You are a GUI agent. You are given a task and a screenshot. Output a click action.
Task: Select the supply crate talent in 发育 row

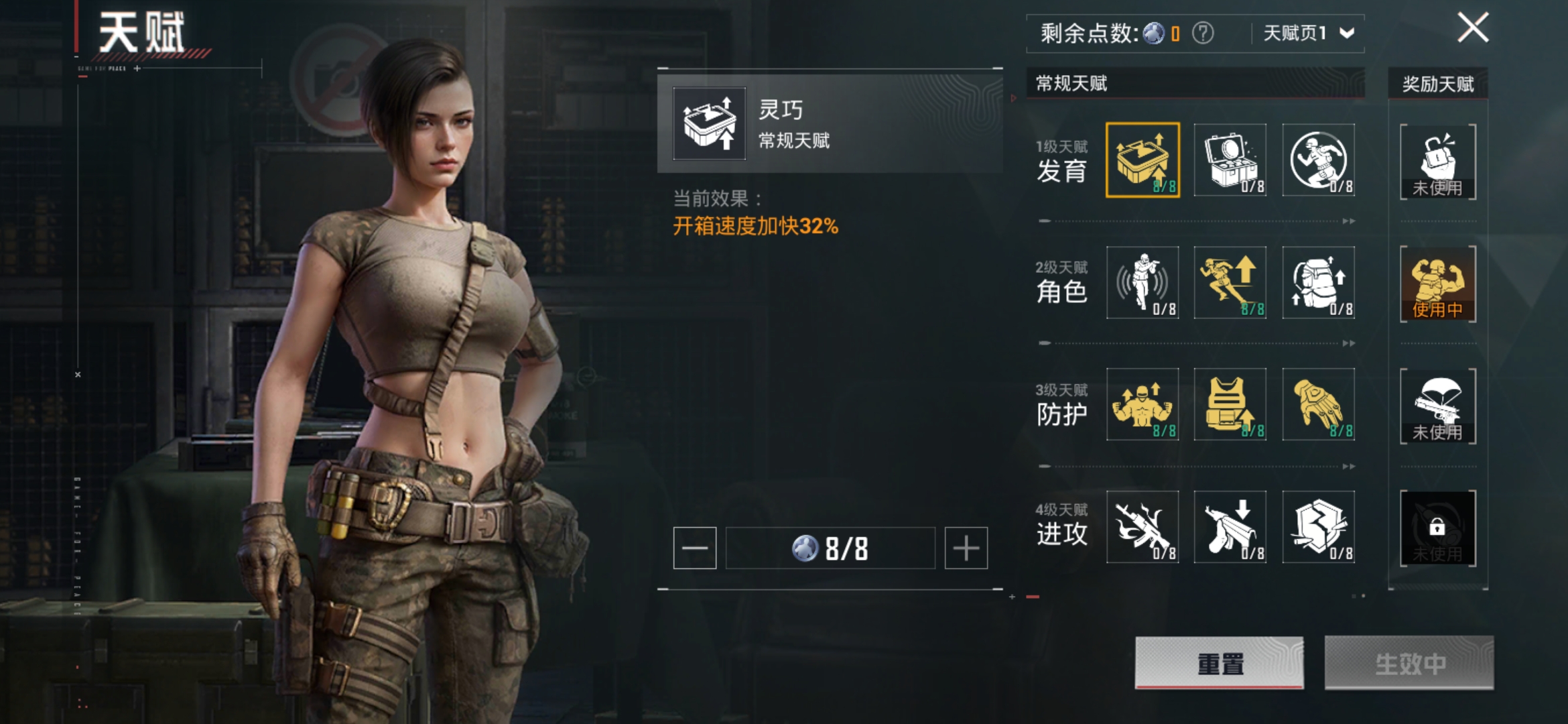[1231, 160]
